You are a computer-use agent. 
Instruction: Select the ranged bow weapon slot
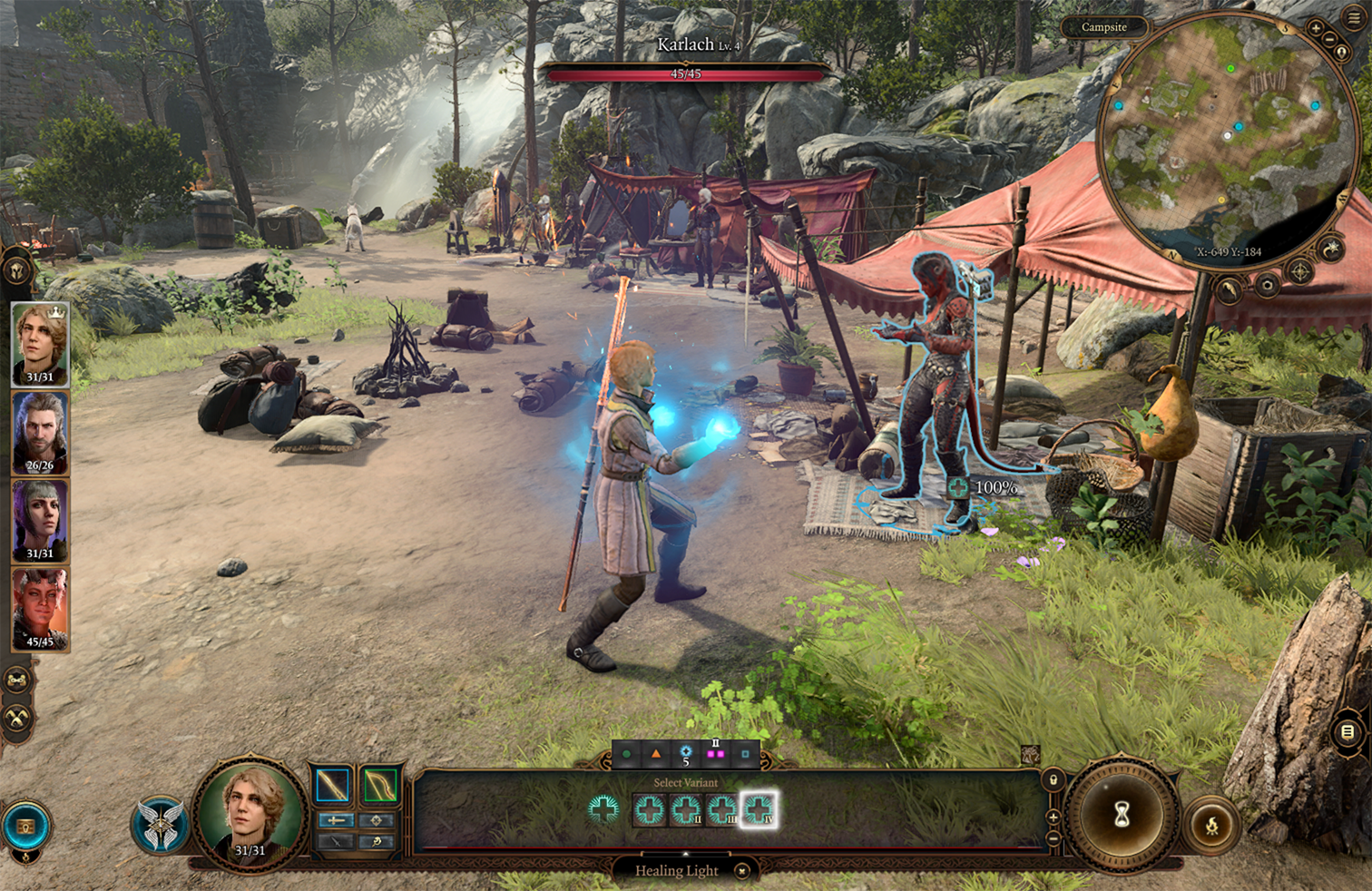click(380, 786)
